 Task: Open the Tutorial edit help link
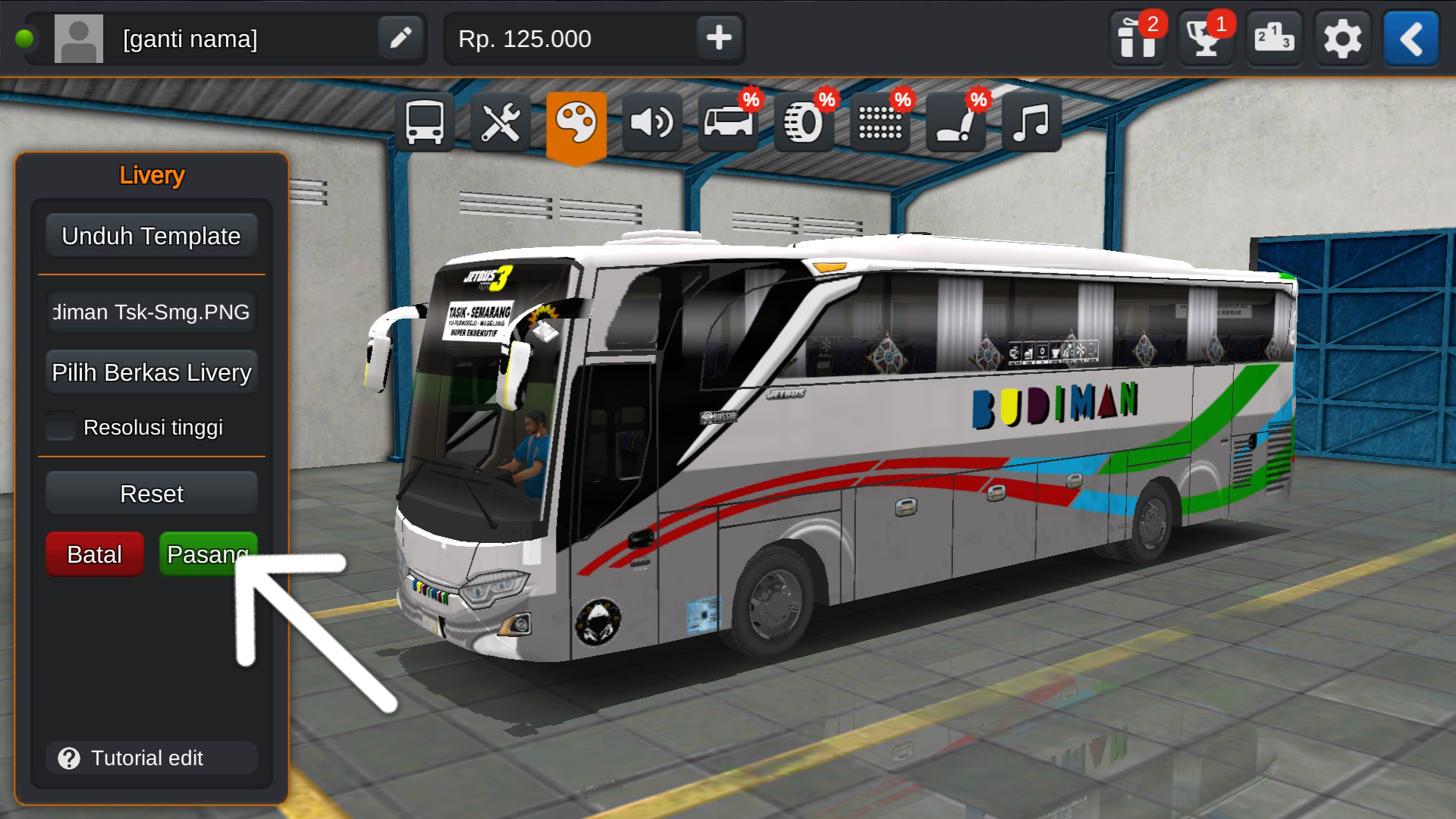click(152, 758)
